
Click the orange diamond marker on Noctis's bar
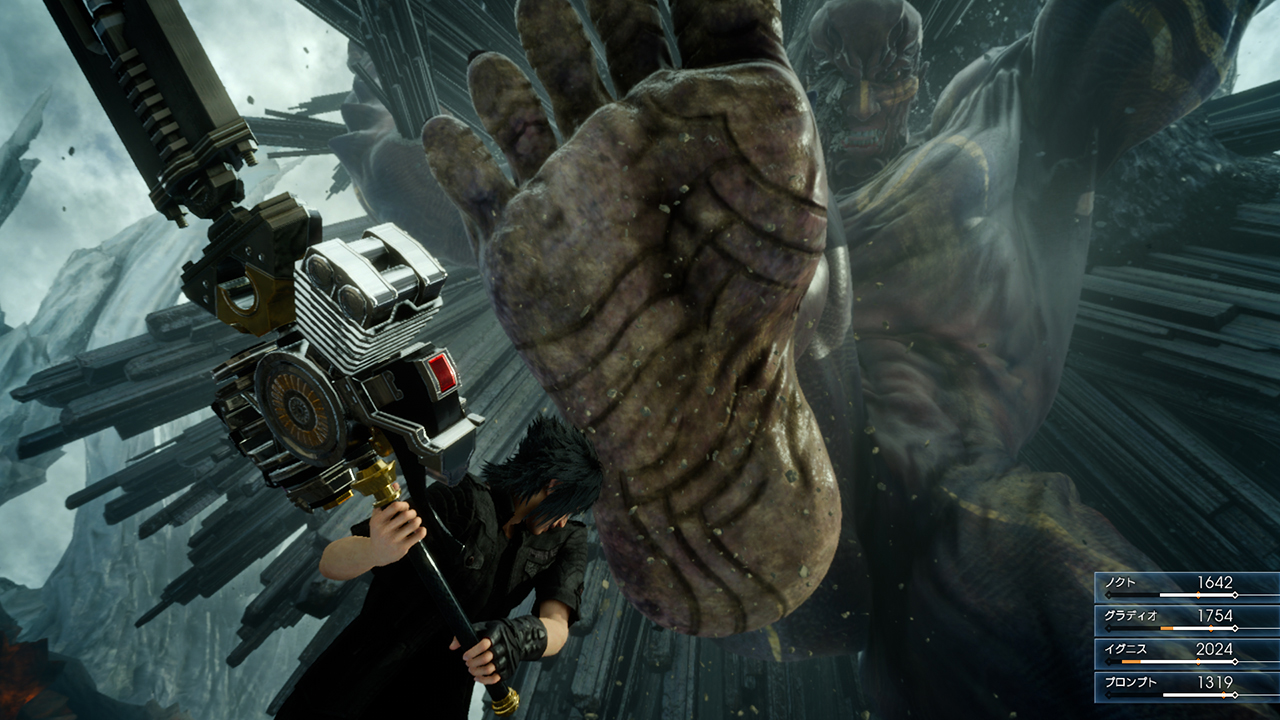[x=1198, y=594]
